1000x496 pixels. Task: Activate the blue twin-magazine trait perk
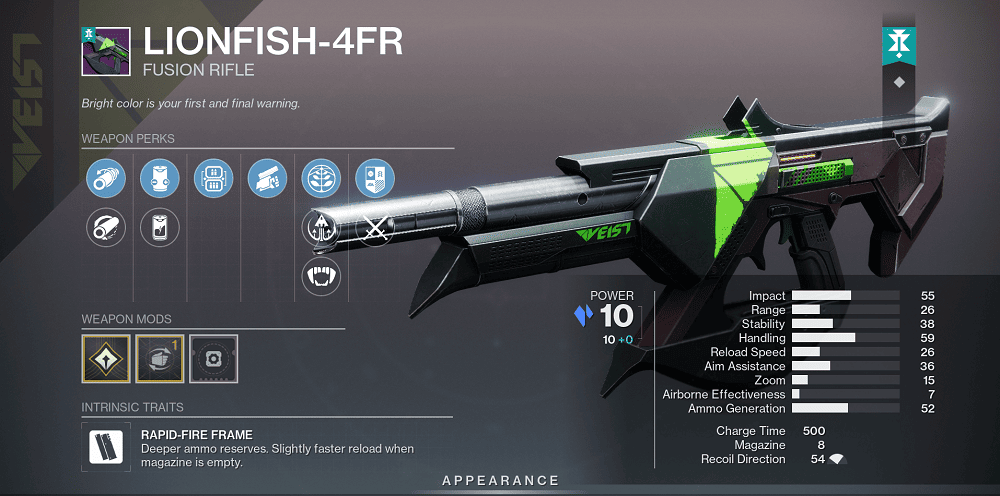pos(213,178)
